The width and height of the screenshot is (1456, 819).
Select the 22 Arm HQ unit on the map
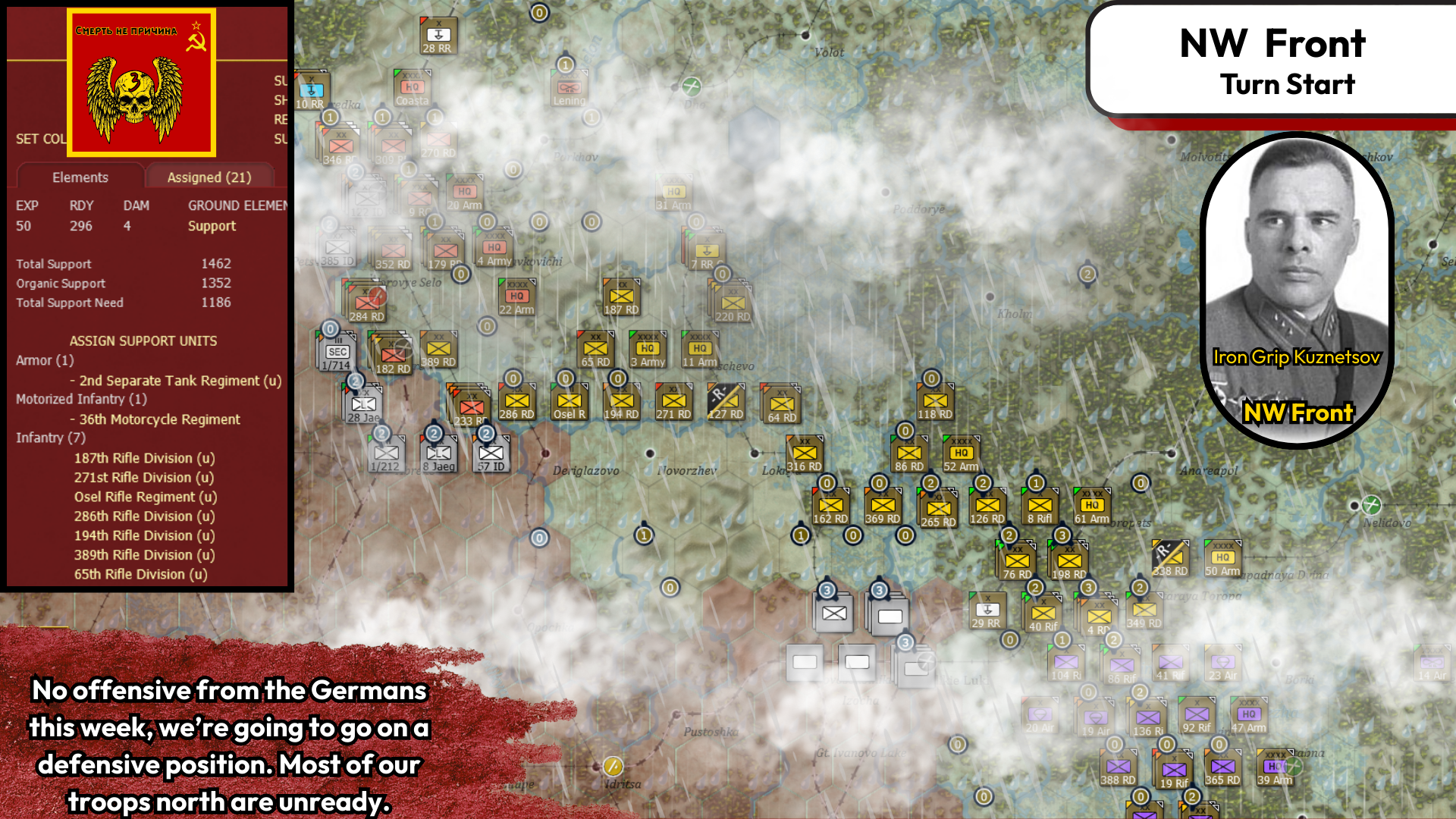click(518, 298)
